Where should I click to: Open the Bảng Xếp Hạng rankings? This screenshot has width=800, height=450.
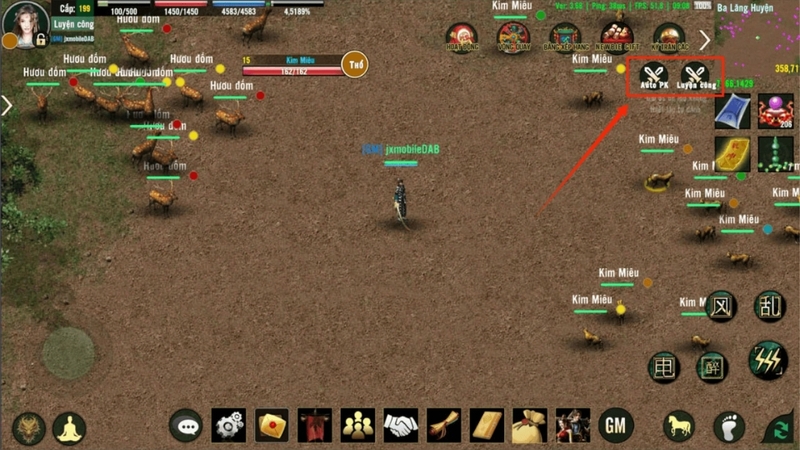(565, 38)
